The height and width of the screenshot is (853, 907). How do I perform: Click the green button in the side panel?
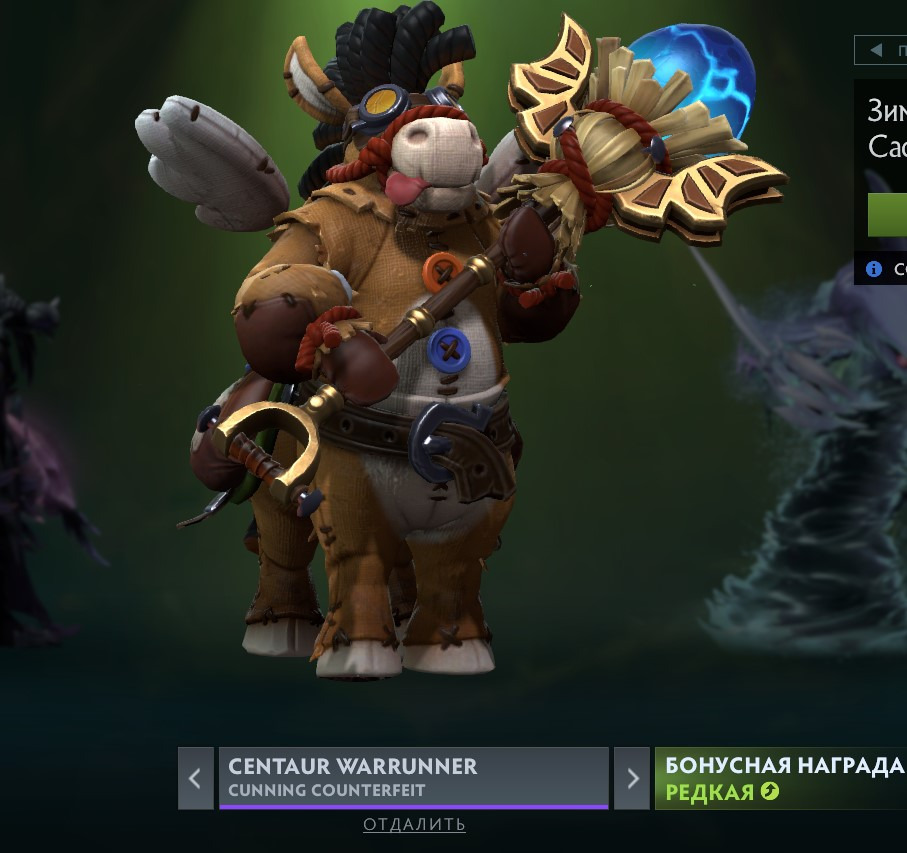[888, 215]
